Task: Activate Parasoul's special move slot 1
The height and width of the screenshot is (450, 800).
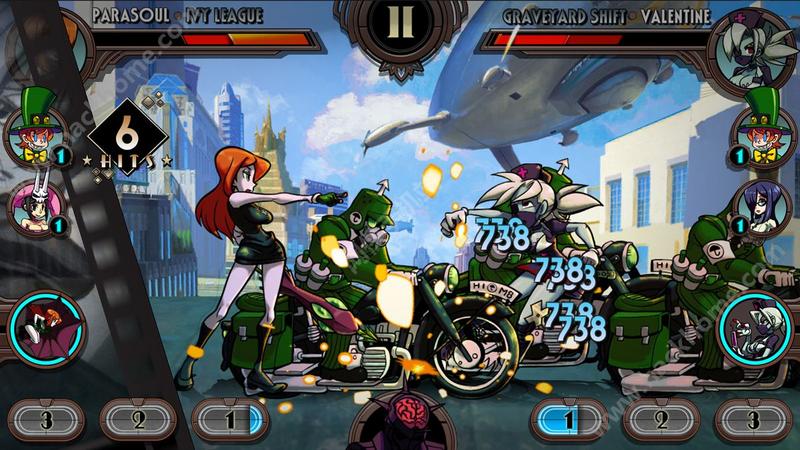Action: pos(229,419)
